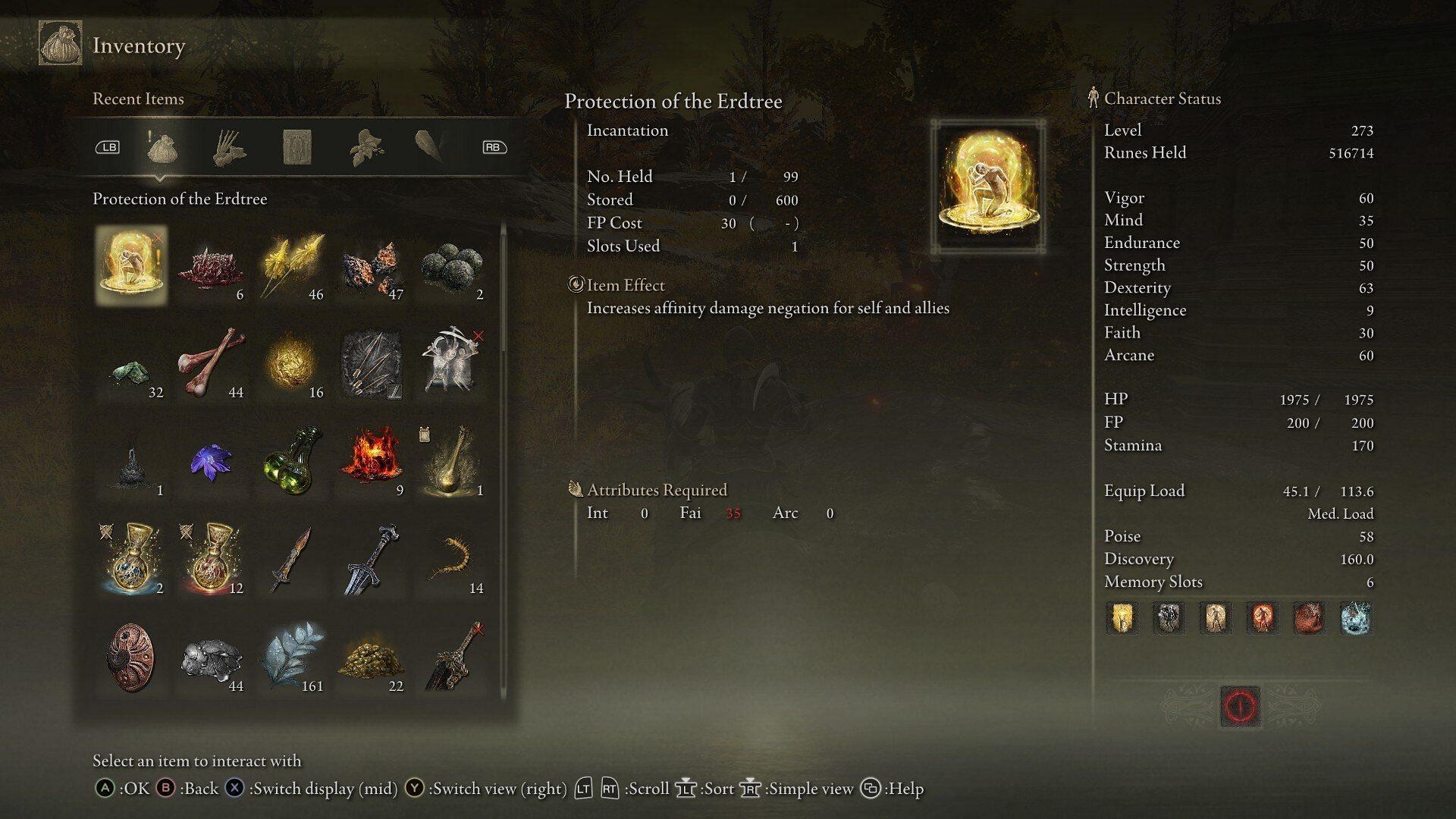The height and width of the screenshot is (819, 1456).
Task: Select the straight sword with crossguard
Action: 372,559
